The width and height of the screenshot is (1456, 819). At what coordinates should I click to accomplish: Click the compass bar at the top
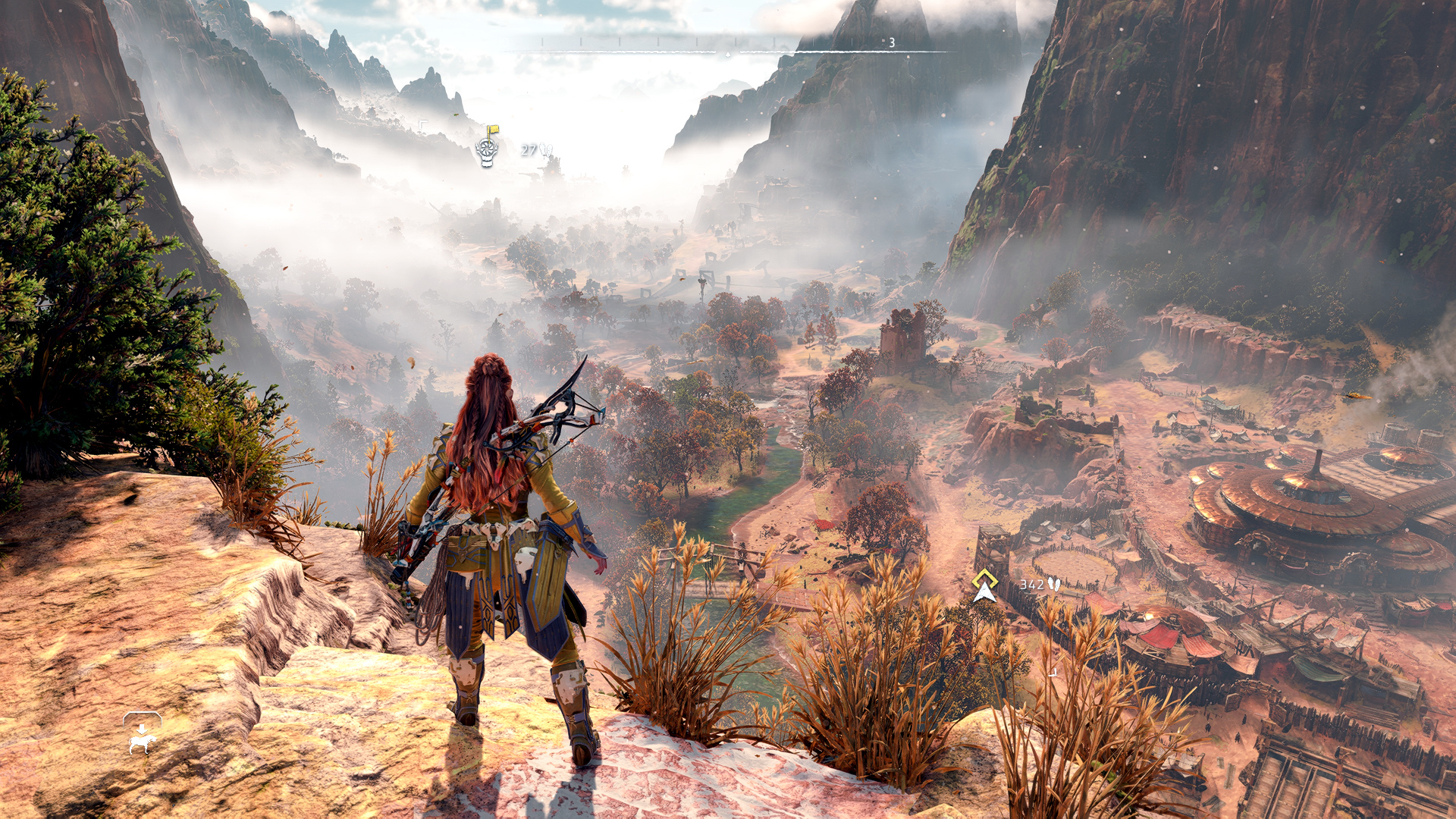click(728, 49)
